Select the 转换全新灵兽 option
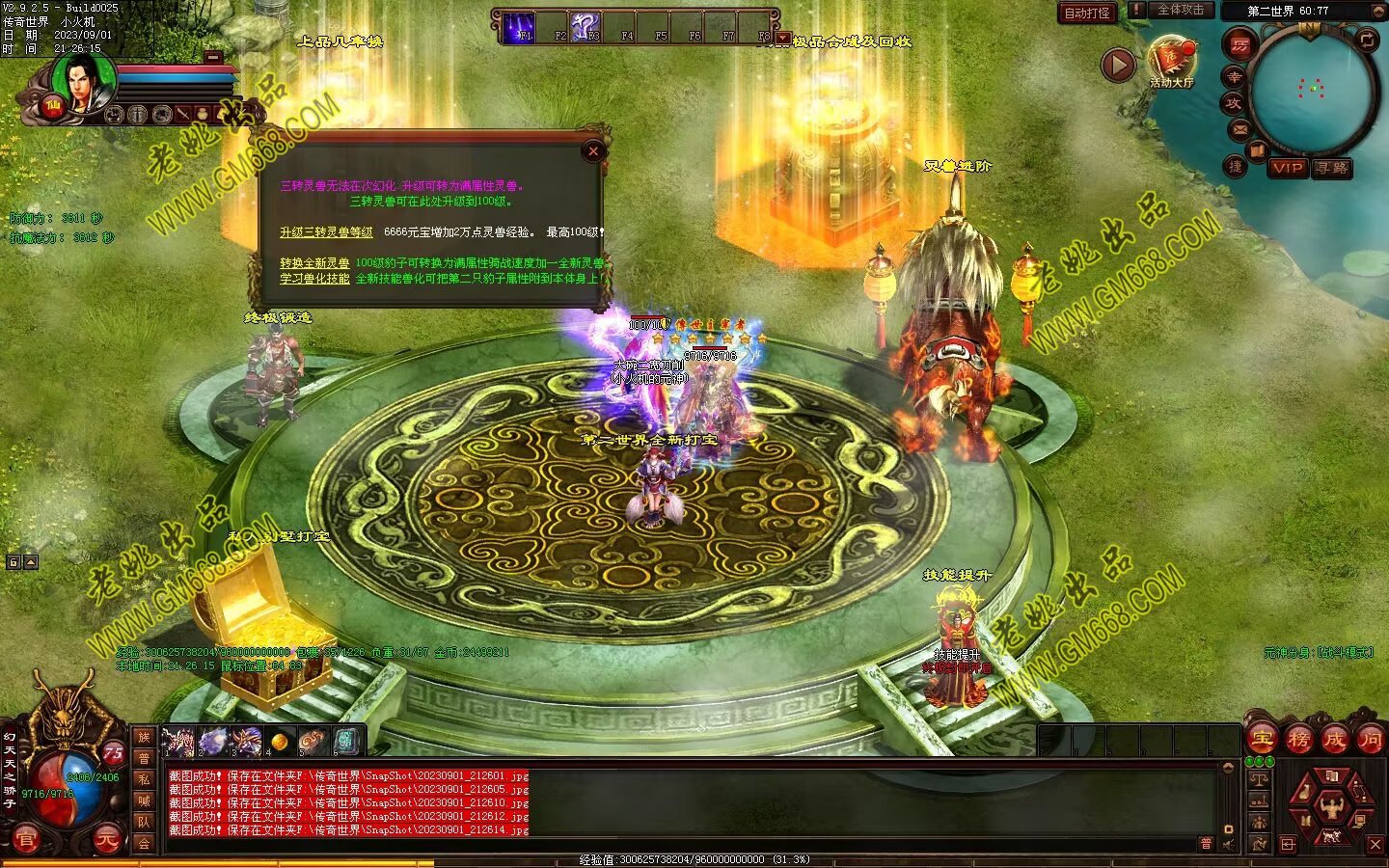The image size is (1389, 868). (x=314, y=263)
